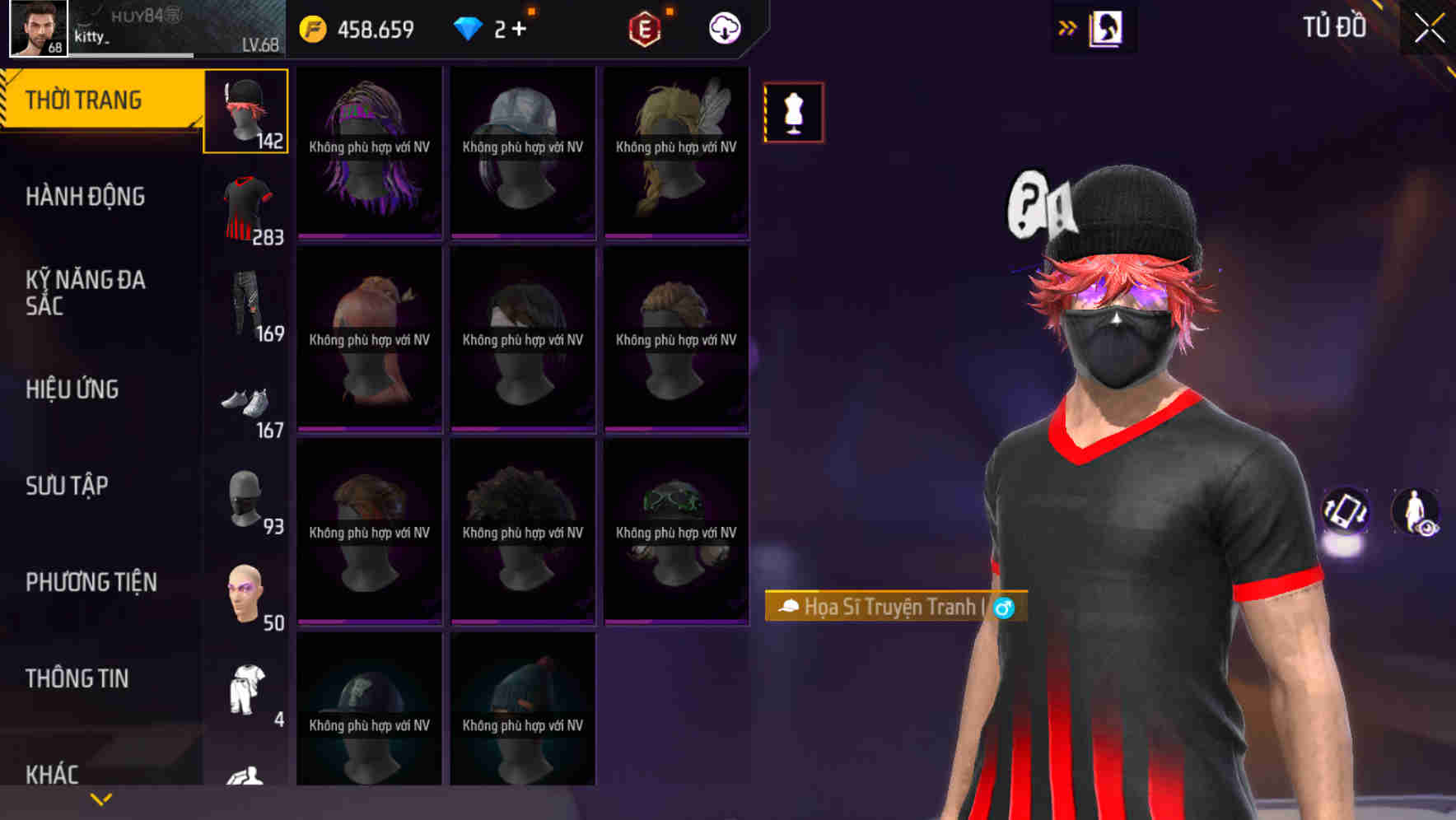Expand the sidebar using the yellow down chevron
The image size is (1456, 820).
100,798
